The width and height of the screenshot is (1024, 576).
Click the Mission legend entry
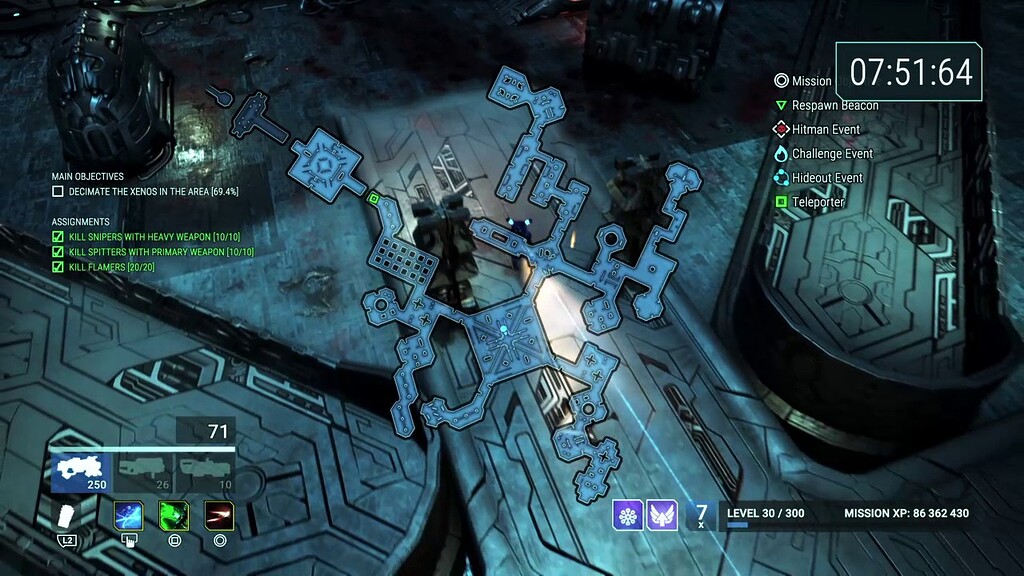[803, 81]
